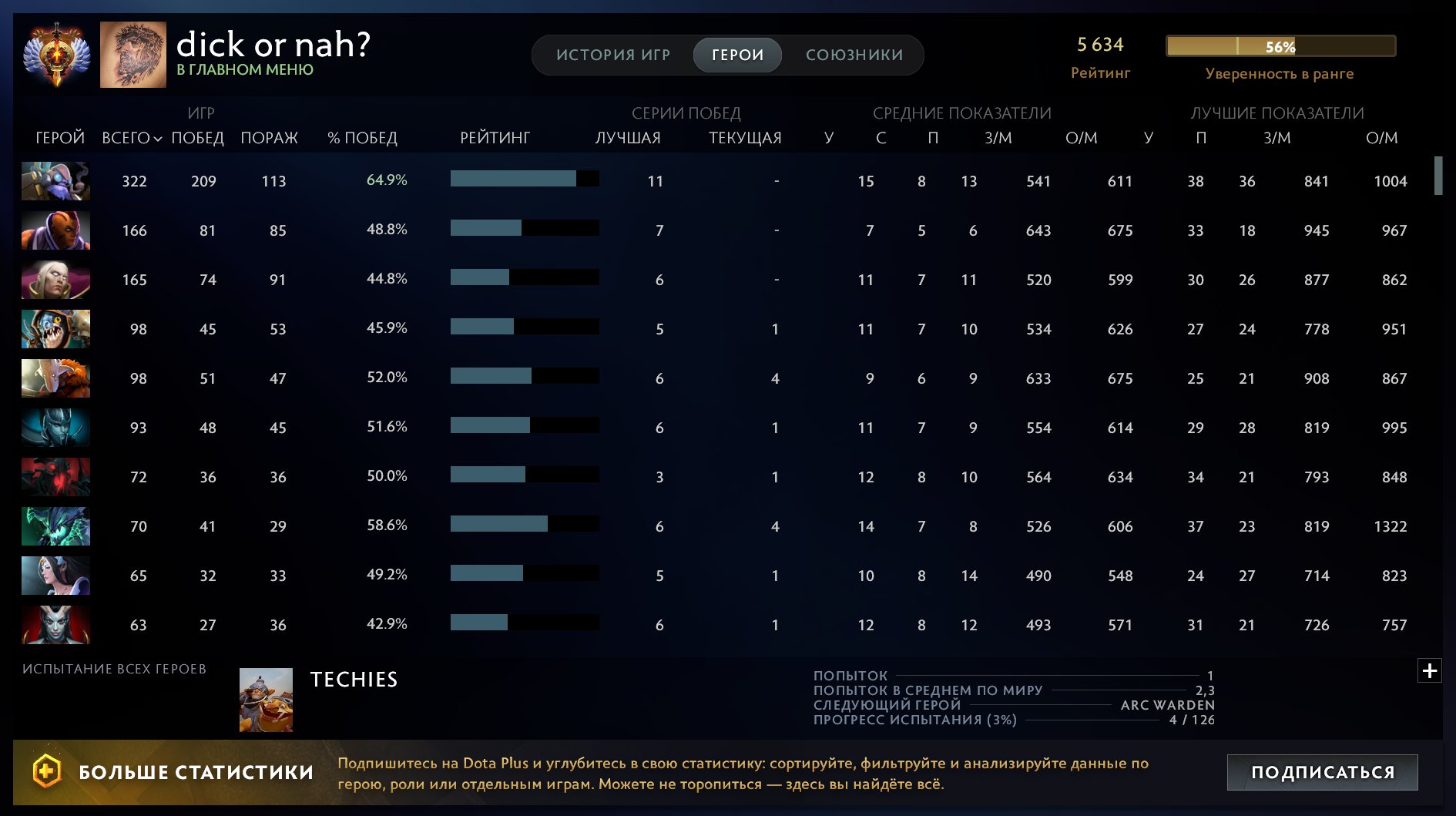Expand the all-hero challenge details with plus

(x=1431, y=671)
